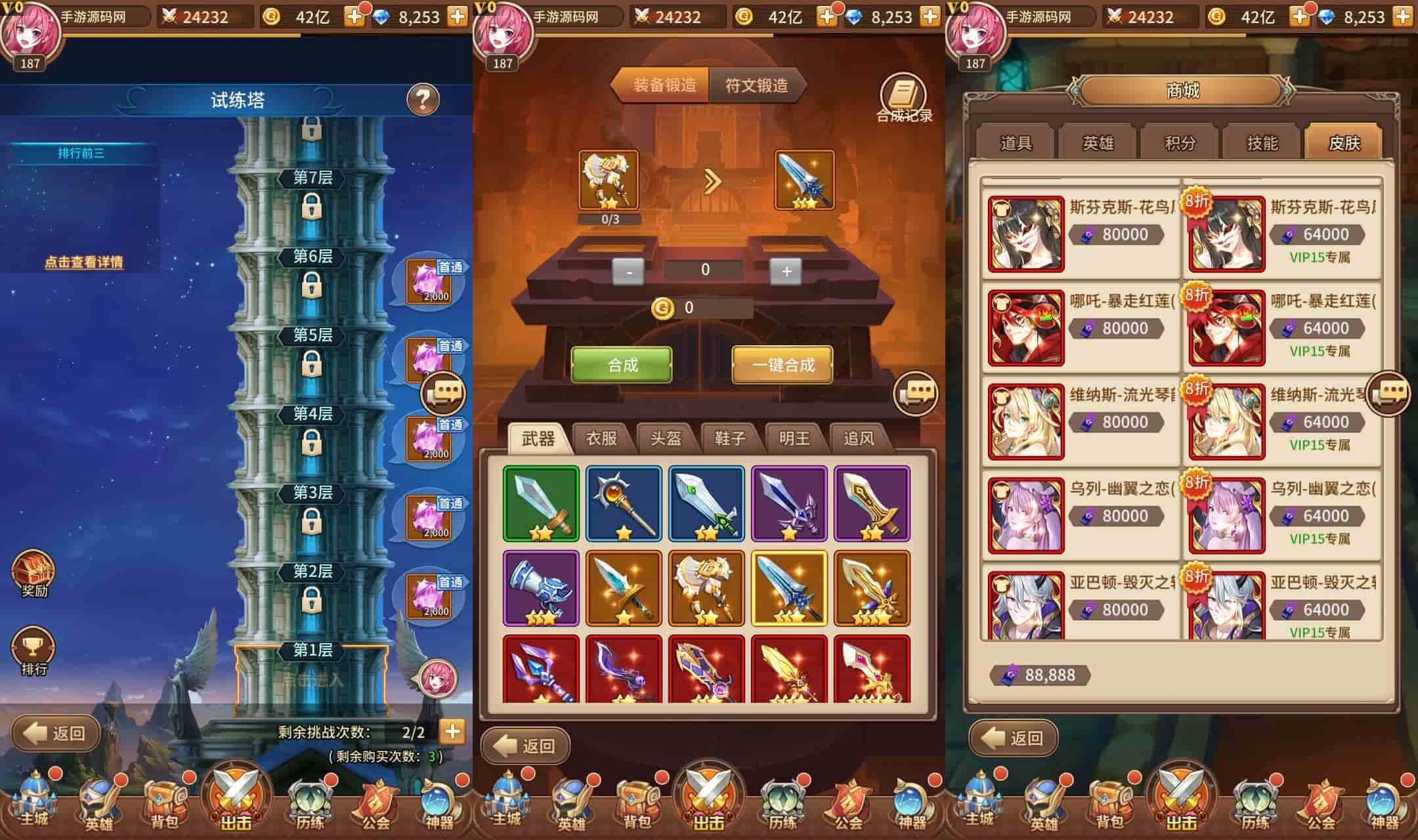
Task: Switch to the 符文锻造 rune forging tab
Action: (756, 85)
